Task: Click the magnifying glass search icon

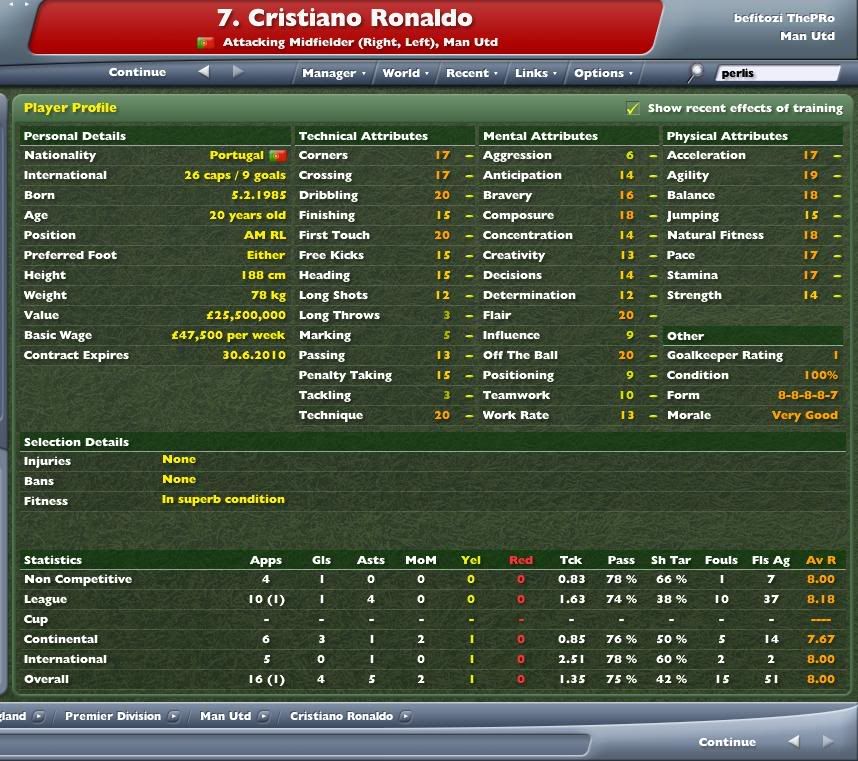Action: [696, 72]
